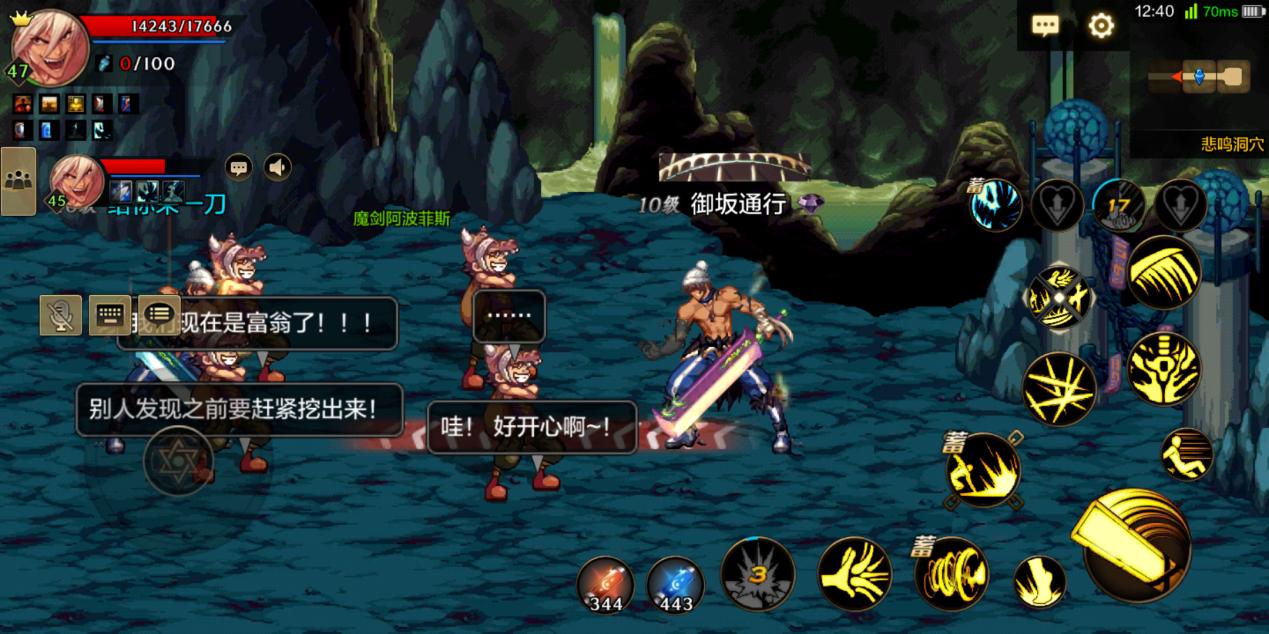Activate the backstep dodge skill icon
1269x634 pixels.
pyautogui.click(x=1187, y=454)
